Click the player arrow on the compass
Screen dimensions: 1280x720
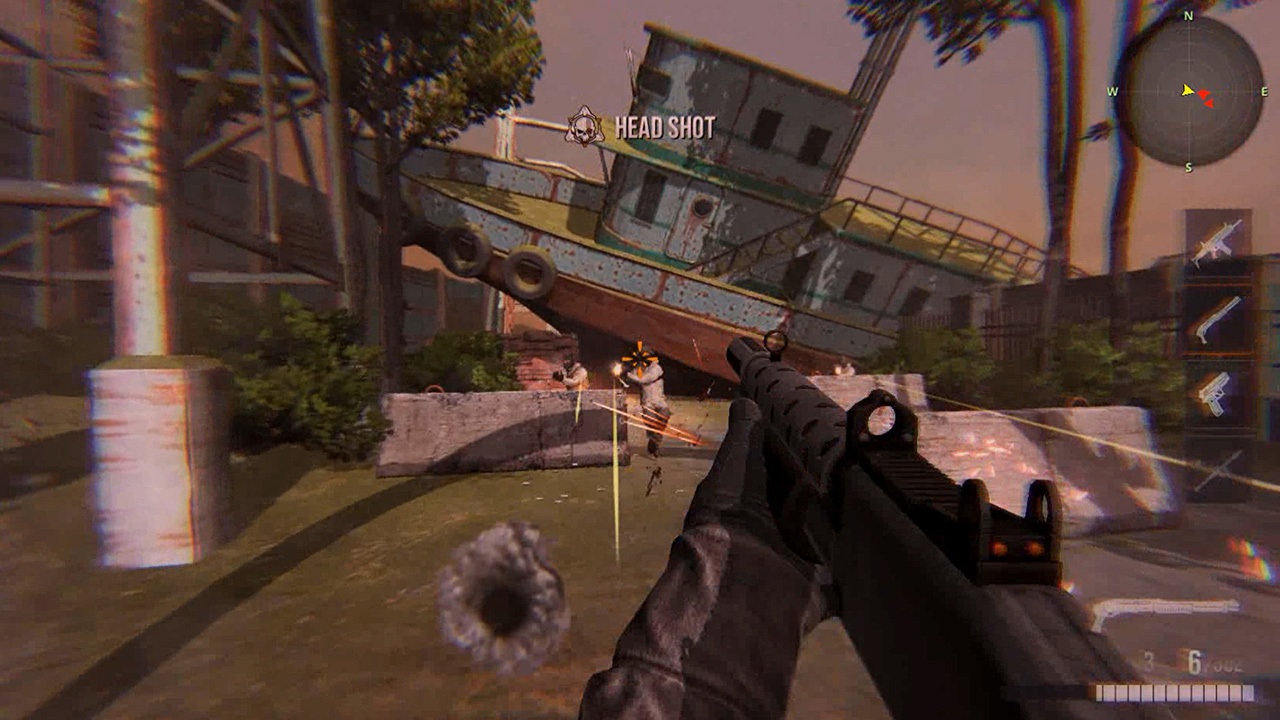point(1186,92)
